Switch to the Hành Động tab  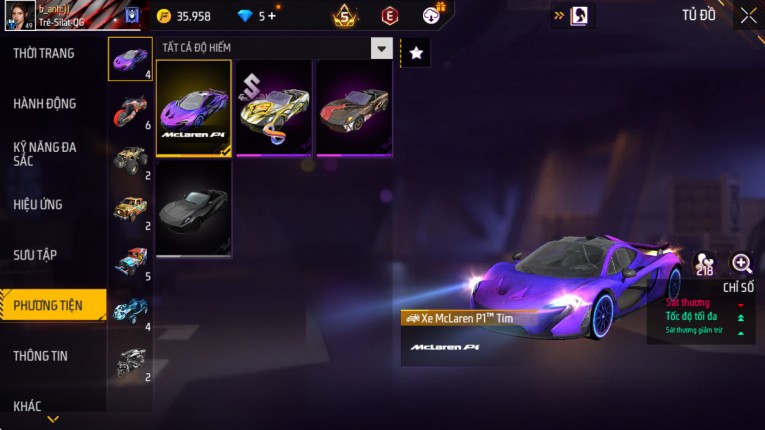coord(45,104)
